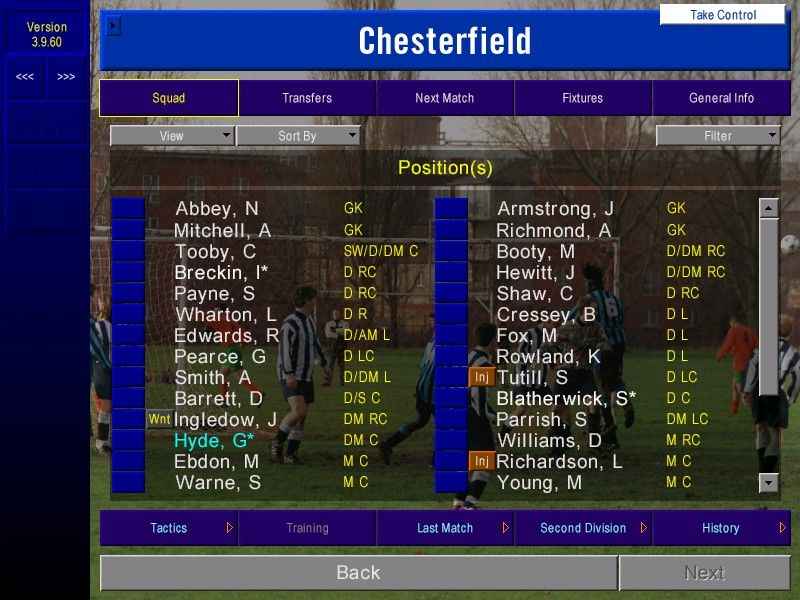
Task: Click the backward <<< navigation arrow
Action: pyautogui.click(x=25, y=77)
